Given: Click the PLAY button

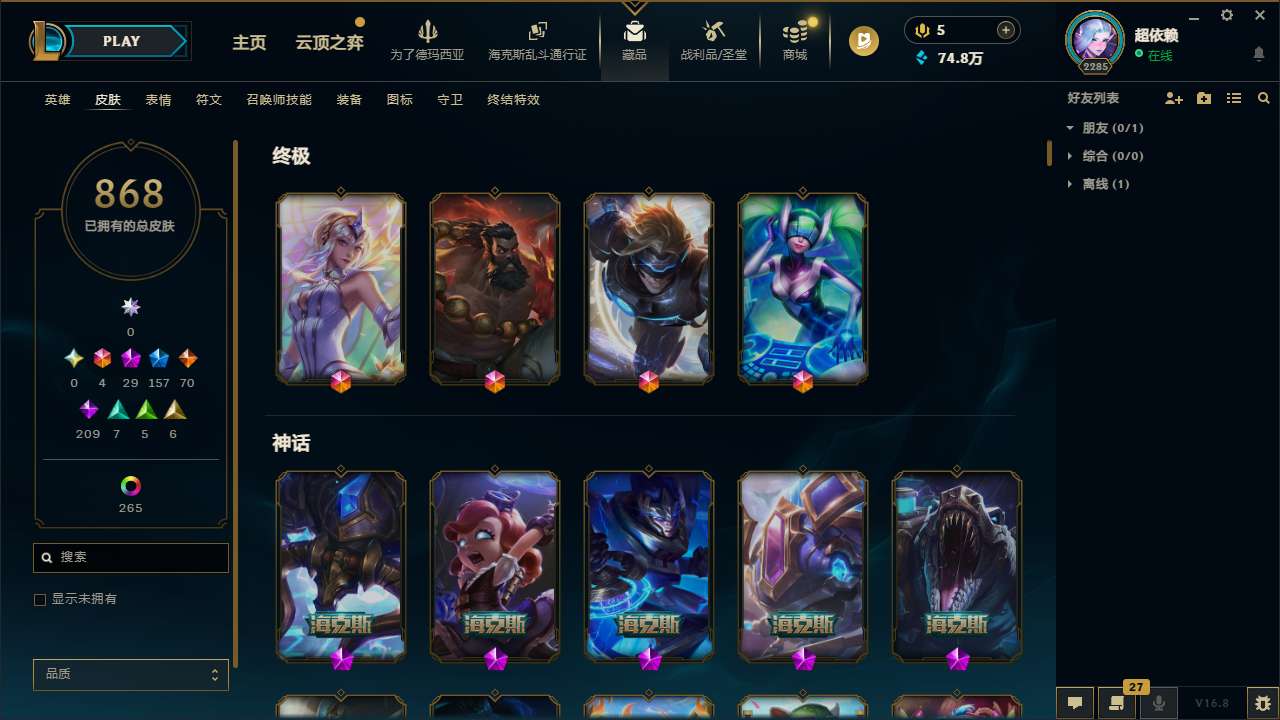Looking at the screenshot, I should 121,41.
